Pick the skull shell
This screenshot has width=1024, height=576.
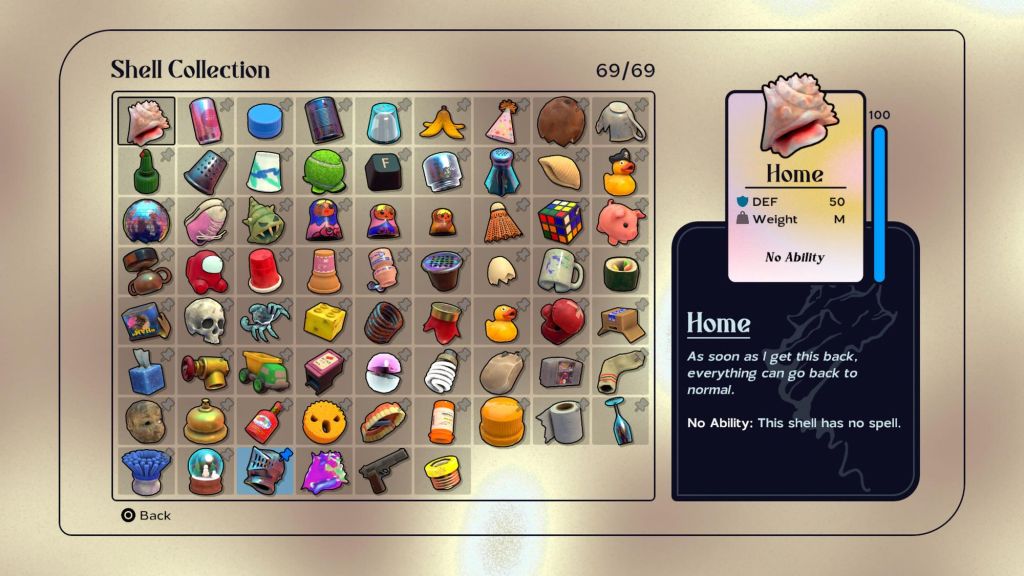click(205, 320)
